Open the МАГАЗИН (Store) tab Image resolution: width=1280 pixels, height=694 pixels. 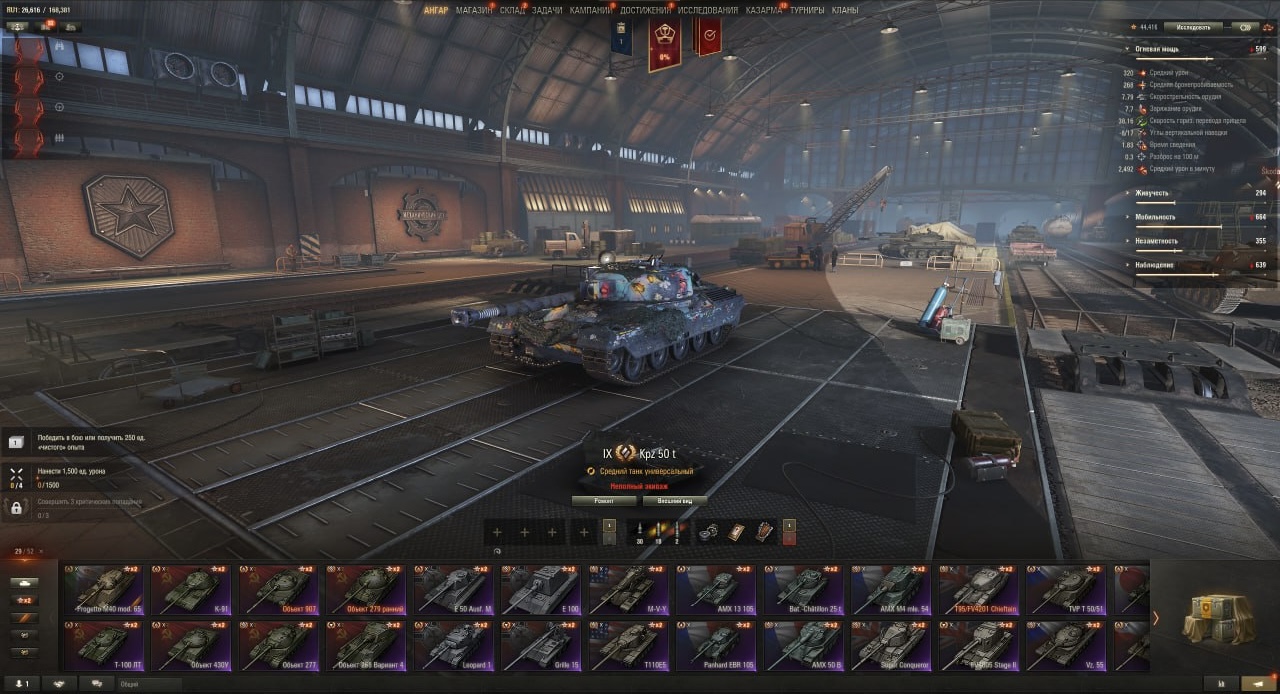(x=473, y=10)
